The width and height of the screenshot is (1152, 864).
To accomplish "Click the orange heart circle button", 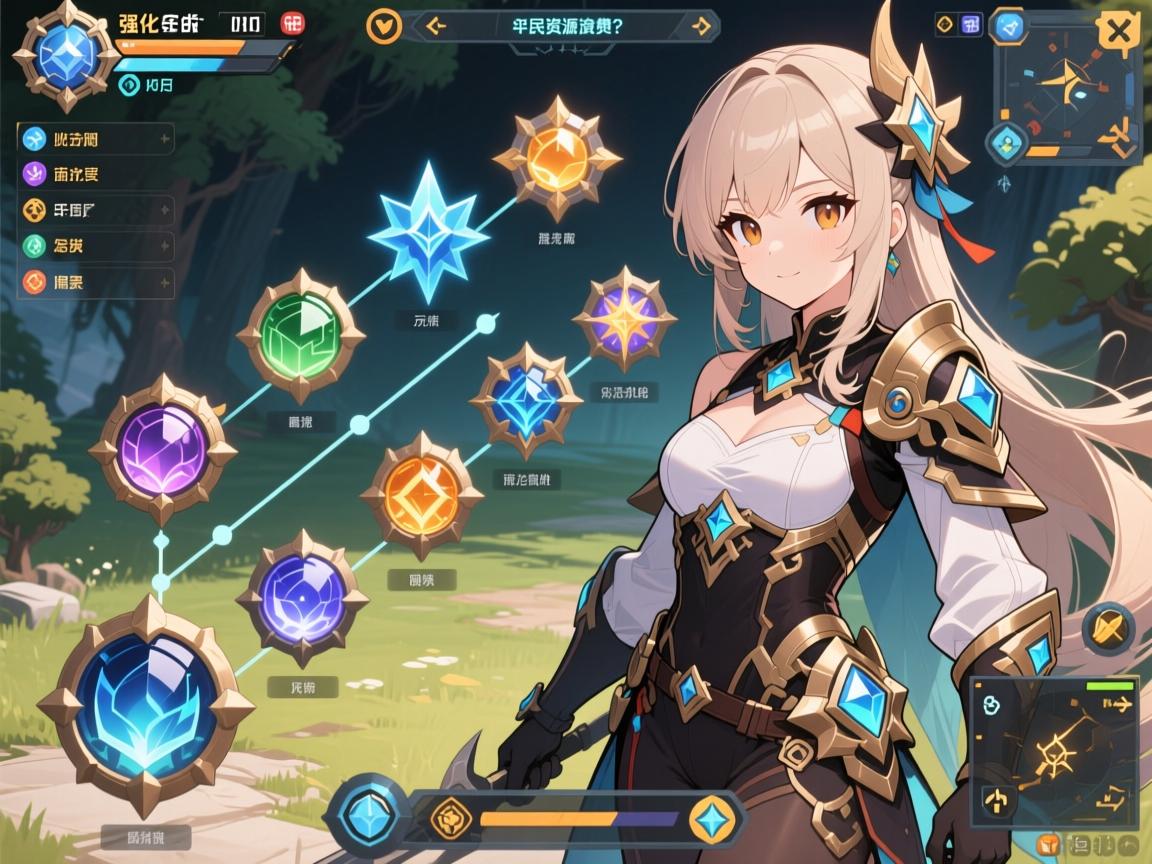I will (383, 26).
